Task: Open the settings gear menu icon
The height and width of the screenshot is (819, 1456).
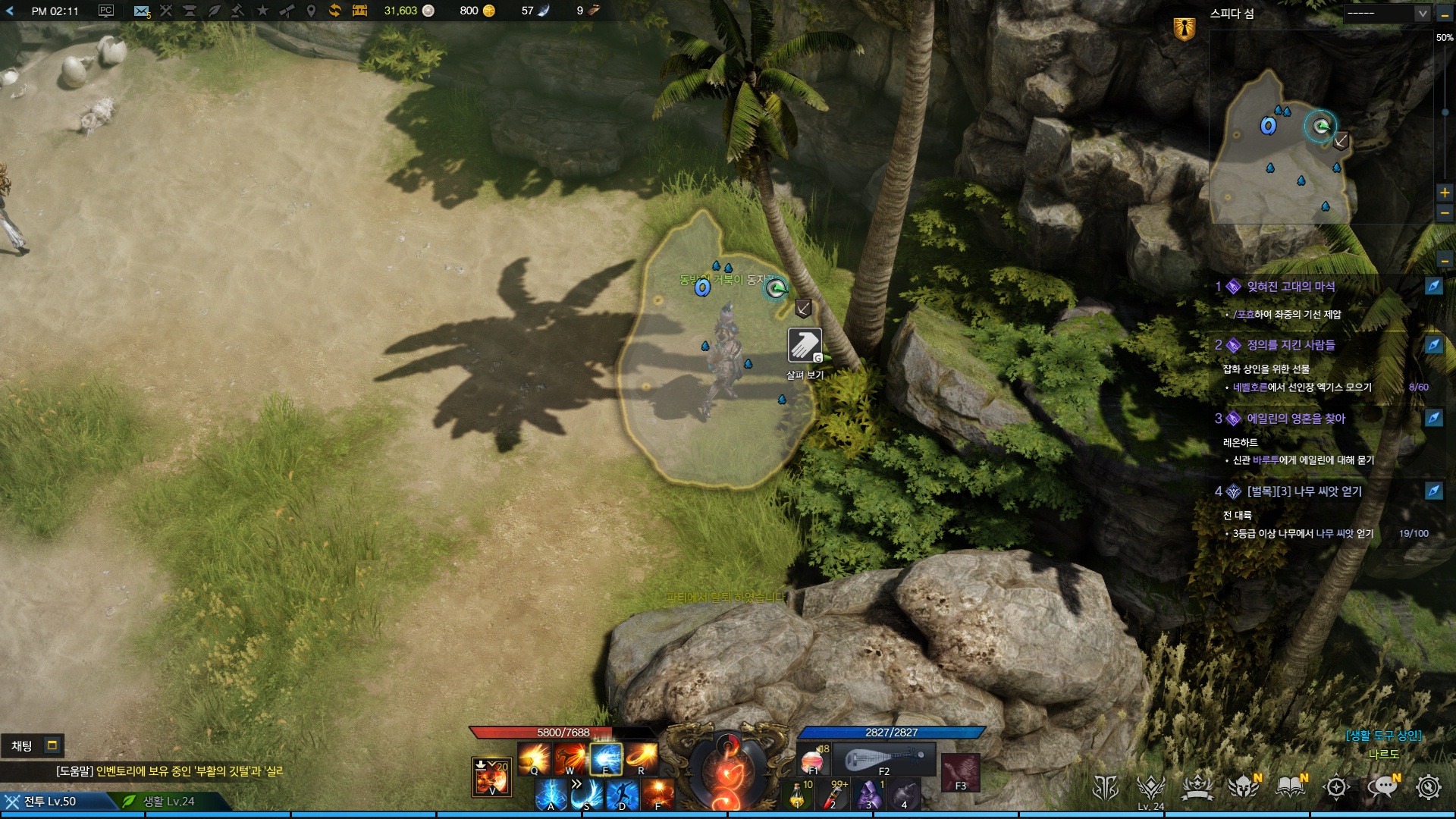Action: click(x=1429, y=787)
